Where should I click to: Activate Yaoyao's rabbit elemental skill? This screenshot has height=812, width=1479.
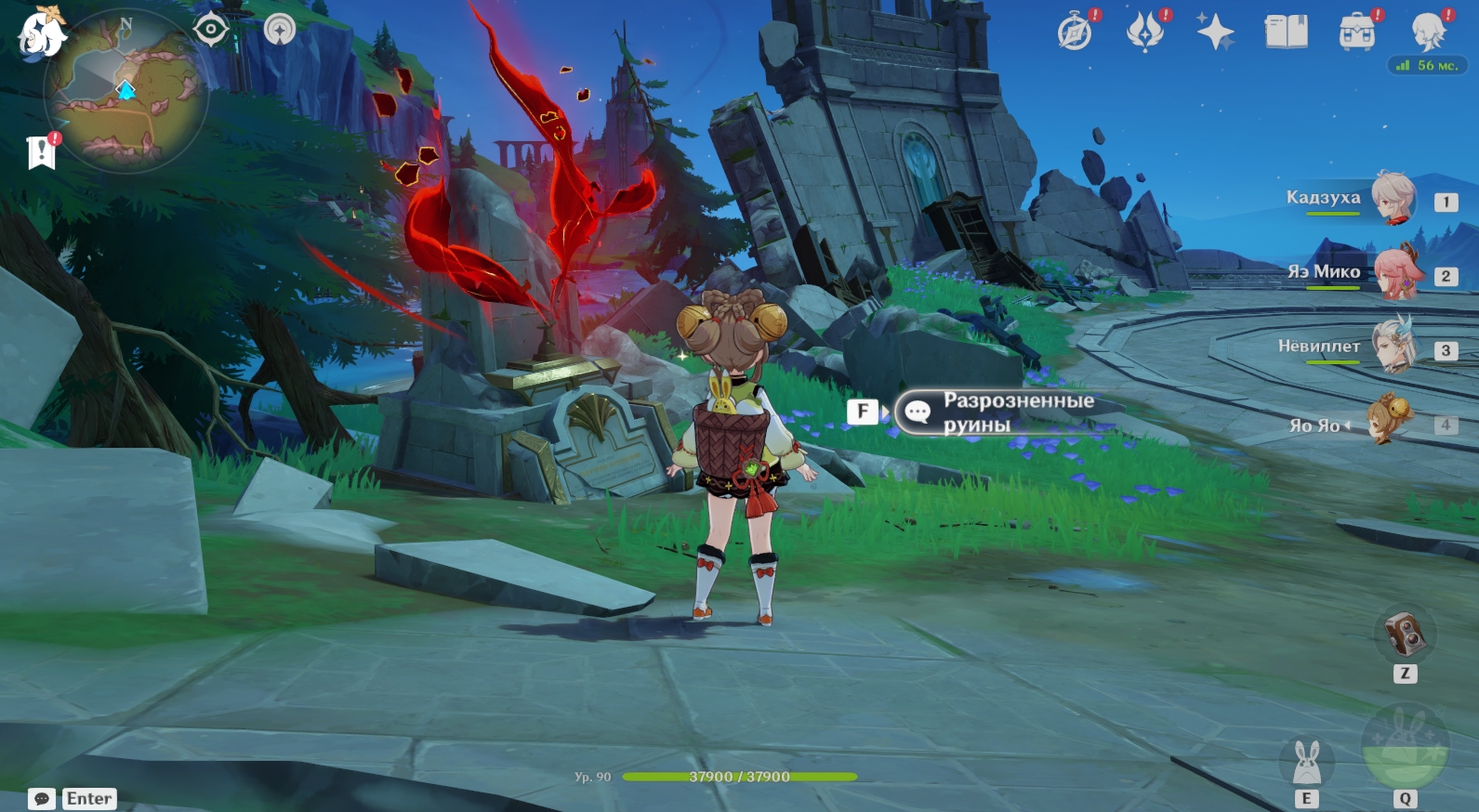coord(1306,763)
